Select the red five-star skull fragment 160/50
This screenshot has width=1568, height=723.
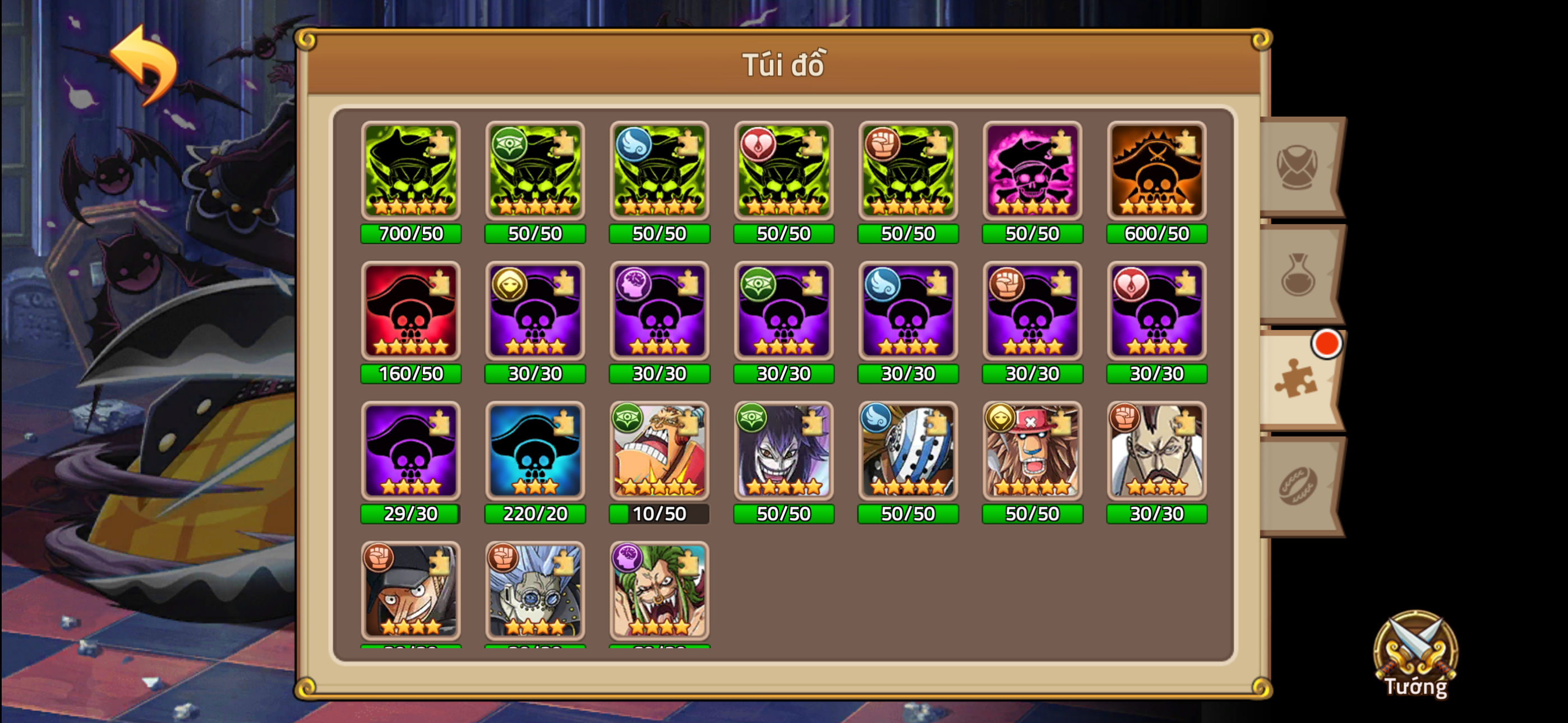click(411, 312)
